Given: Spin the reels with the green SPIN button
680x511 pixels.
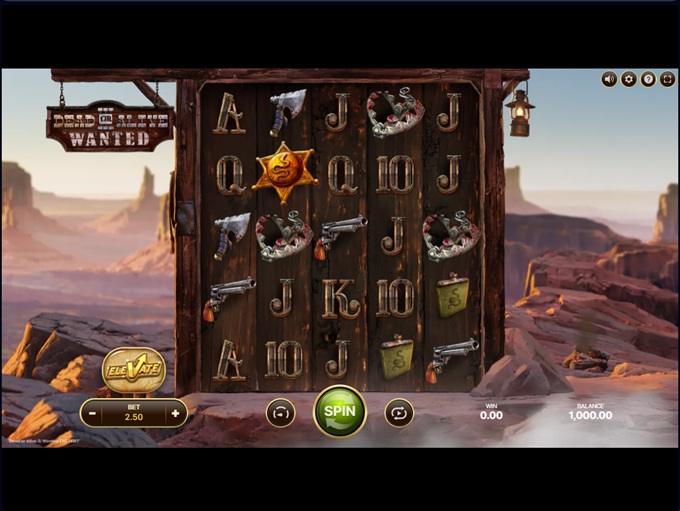Looking at the screenshot, I should click(340, 411).
